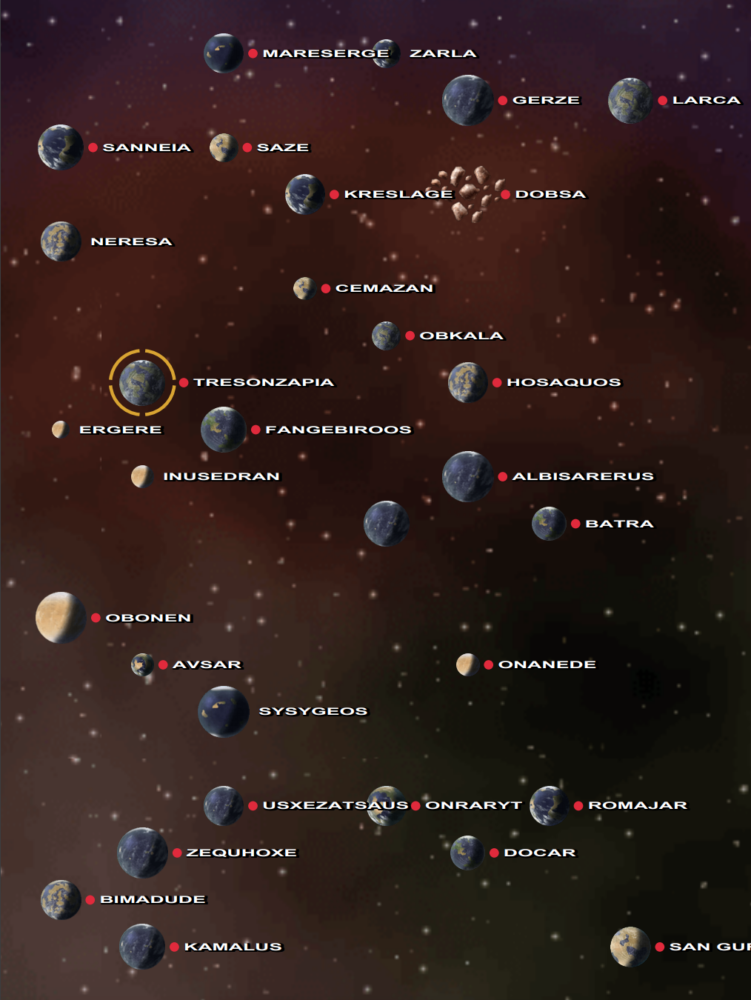
Task: Click the Neresa planet
Action: (60, 241)
